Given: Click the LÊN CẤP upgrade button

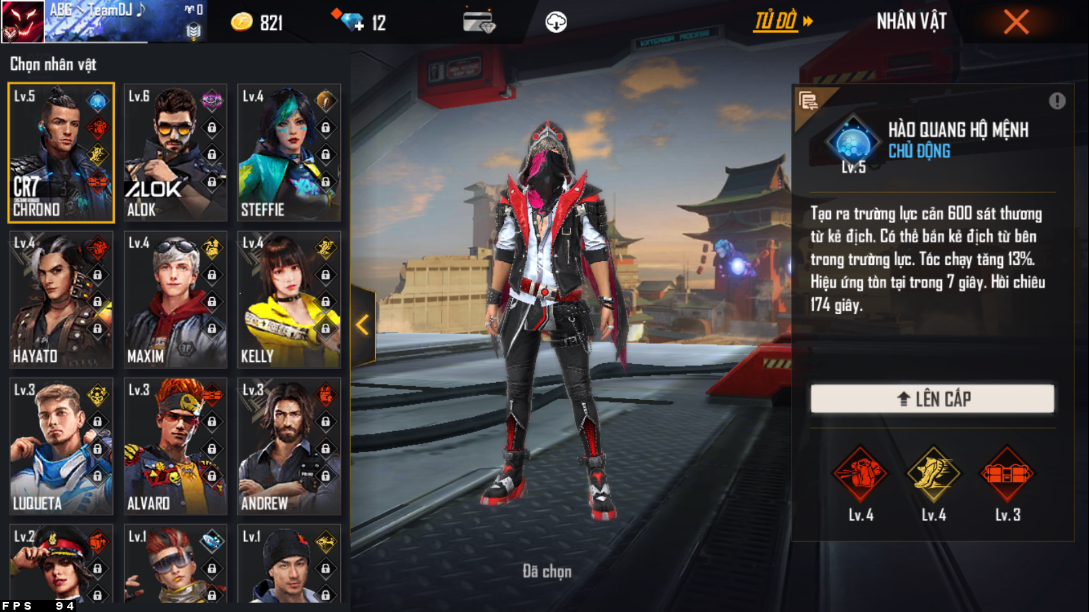Looking at the screenshot, I should point(932,398).
